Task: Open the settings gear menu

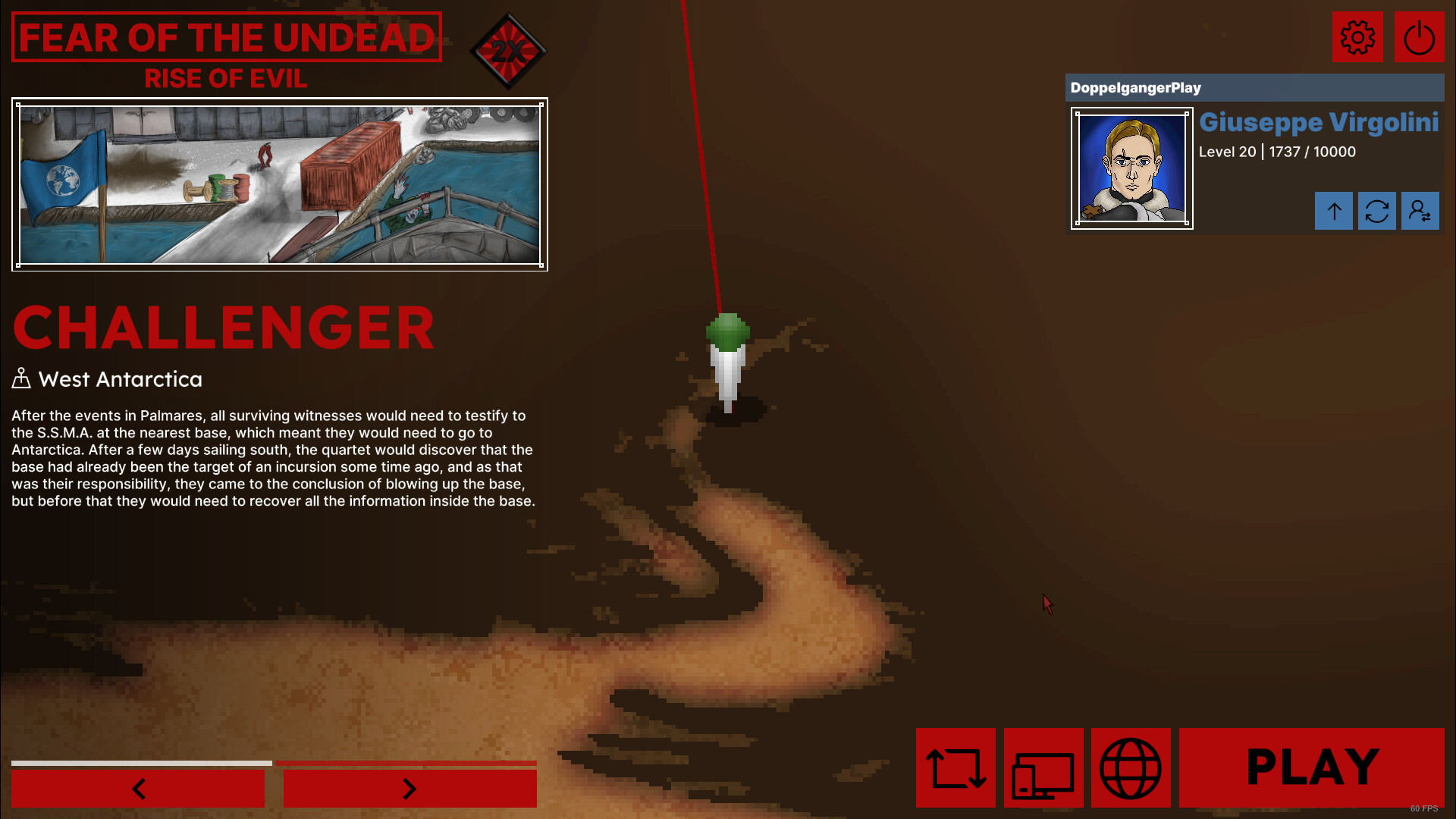Action: (1357, 36)
